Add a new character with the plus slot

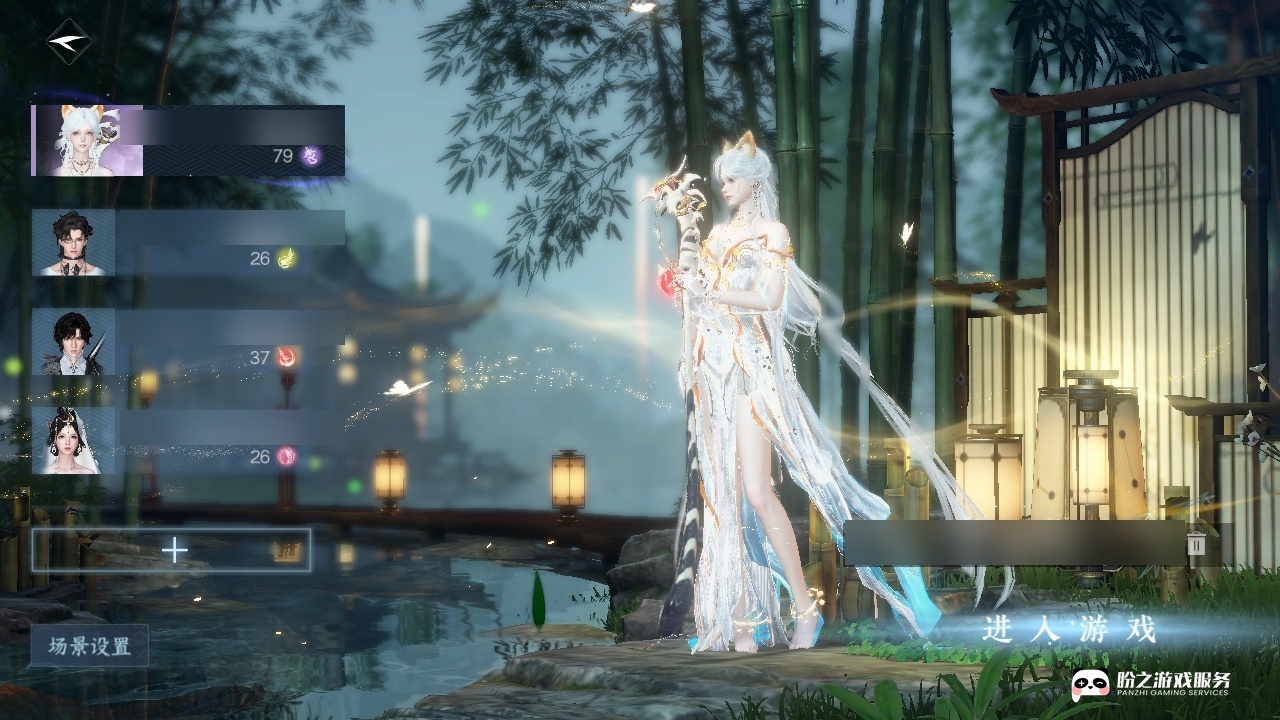(172, 550)
